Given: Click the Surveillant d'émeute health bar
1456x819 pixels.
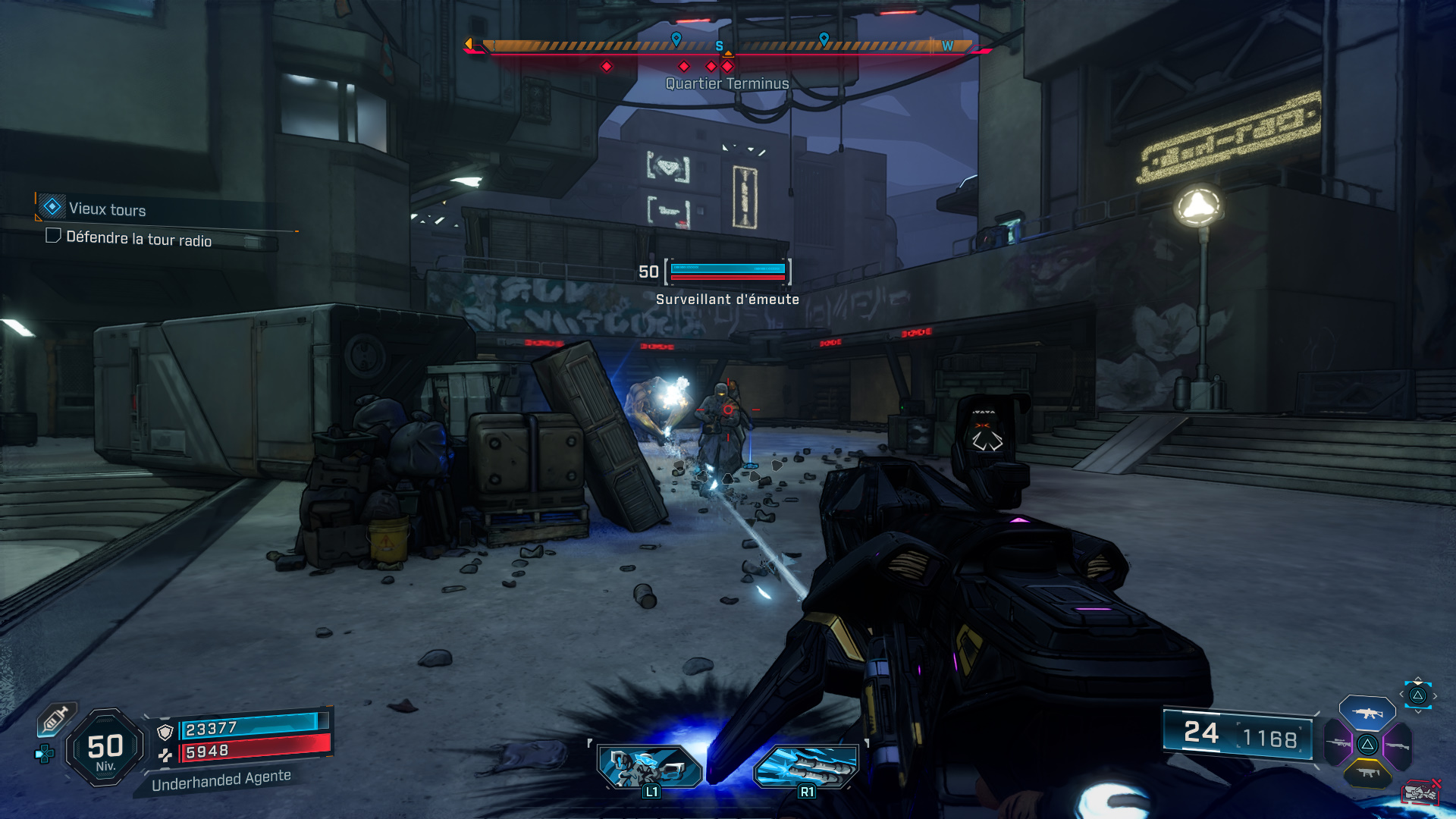Looking at the screenshot, I should point(726,271).
